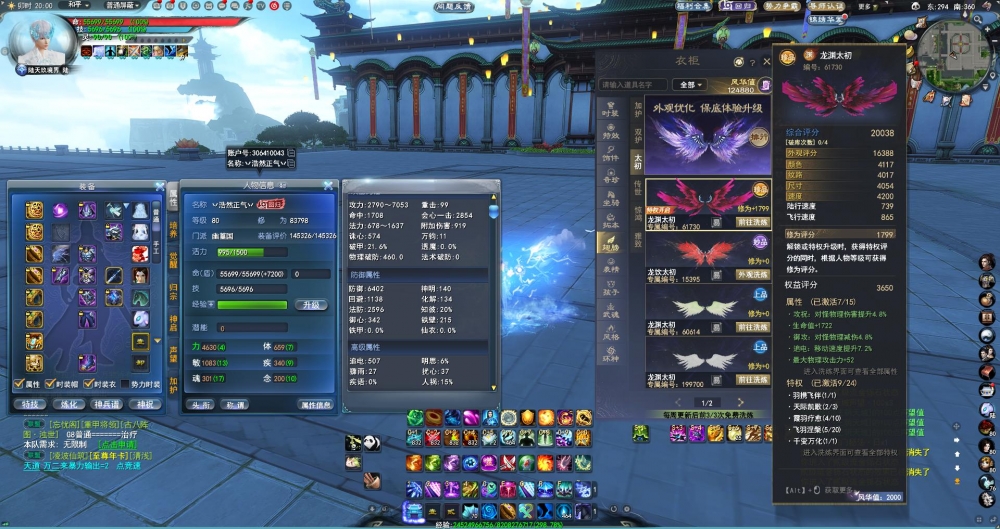
Task: Open the 全部 filter dropdown in wardrobe
Action: [x=690, y=85]
